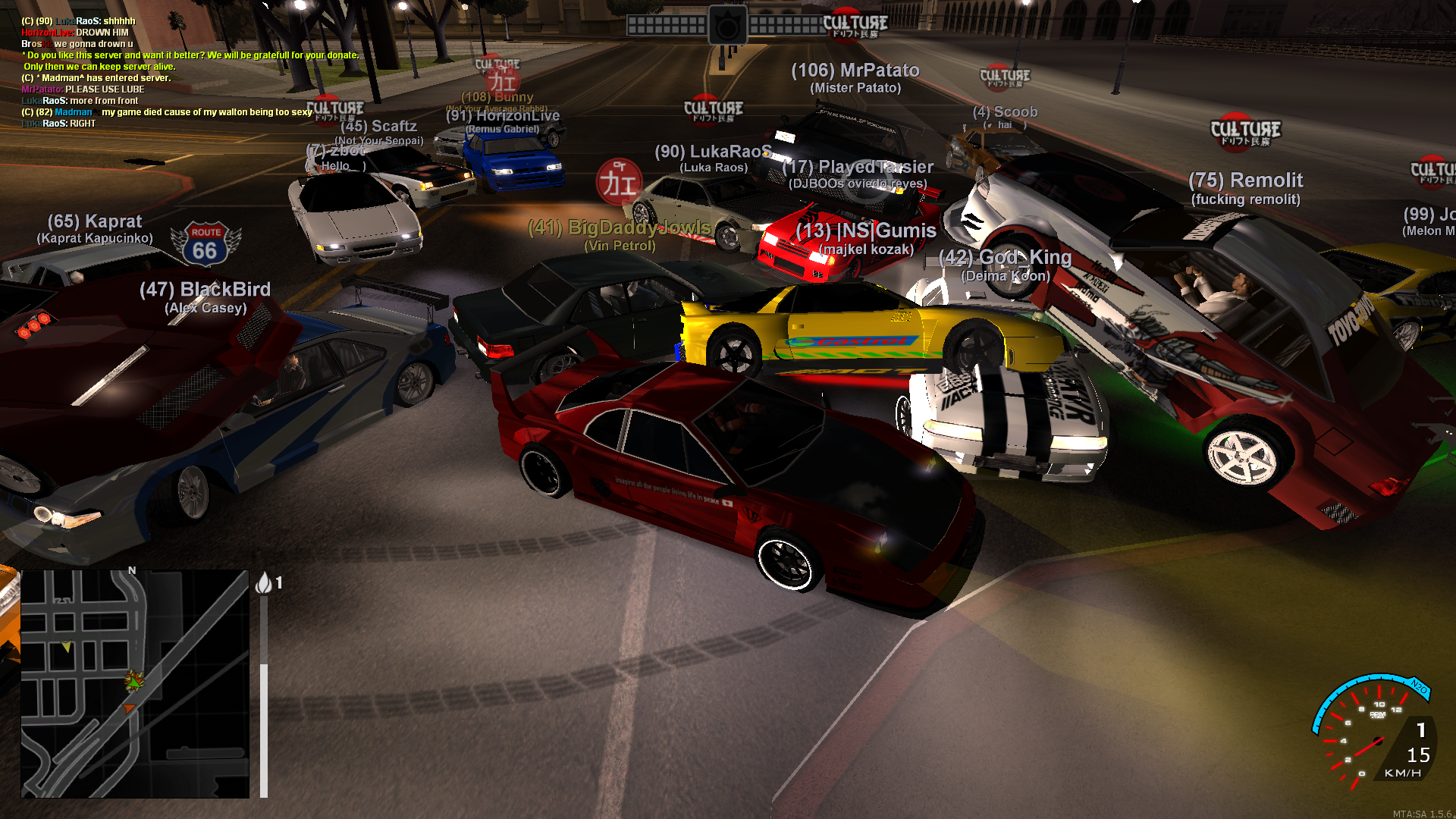The image size is (1456, 819).
Task: Click the camera film-strip icon
Action: point(727,27)
